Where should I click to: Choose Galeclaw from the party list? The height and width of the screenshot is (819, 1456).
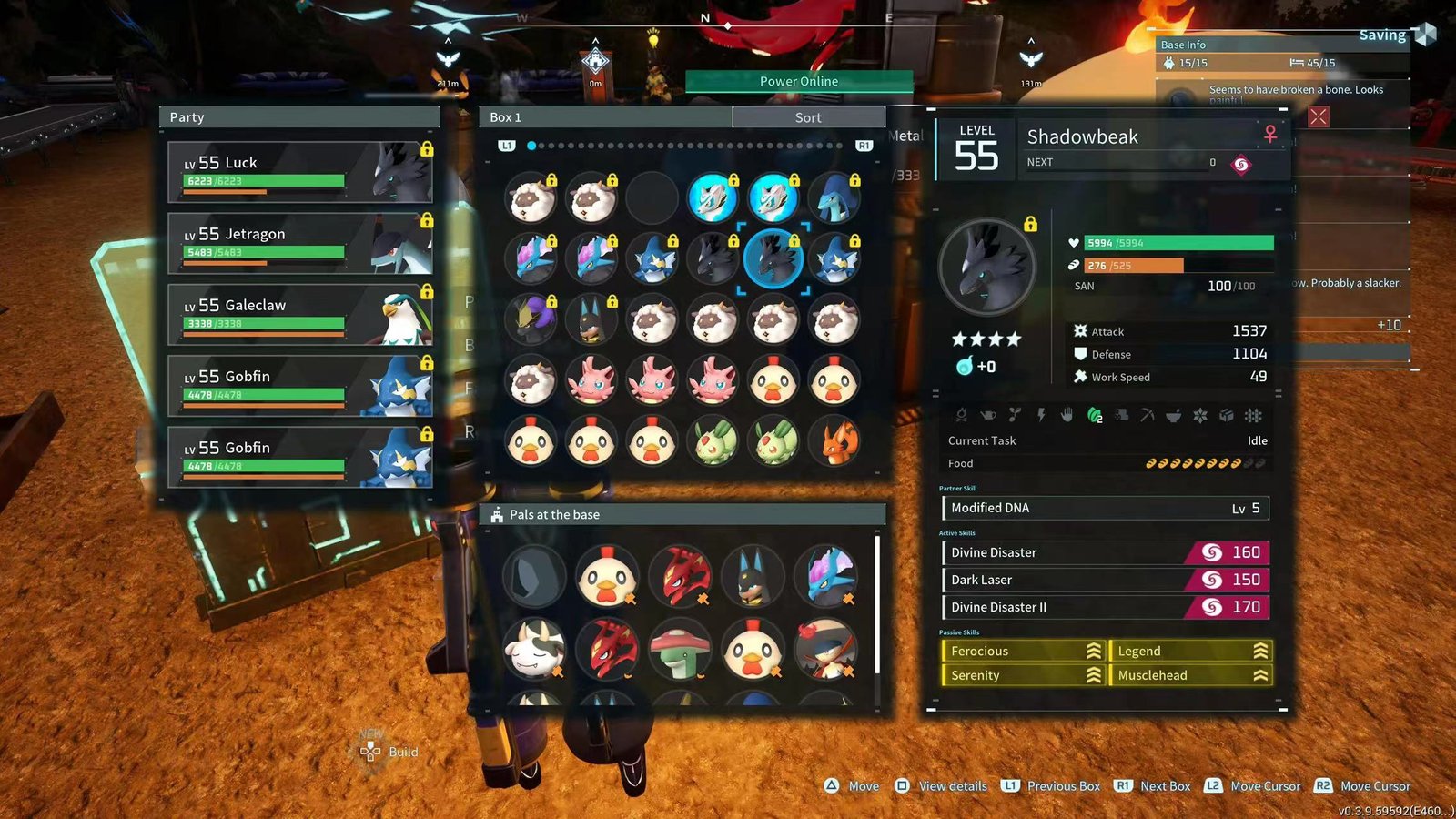point(299,314)
